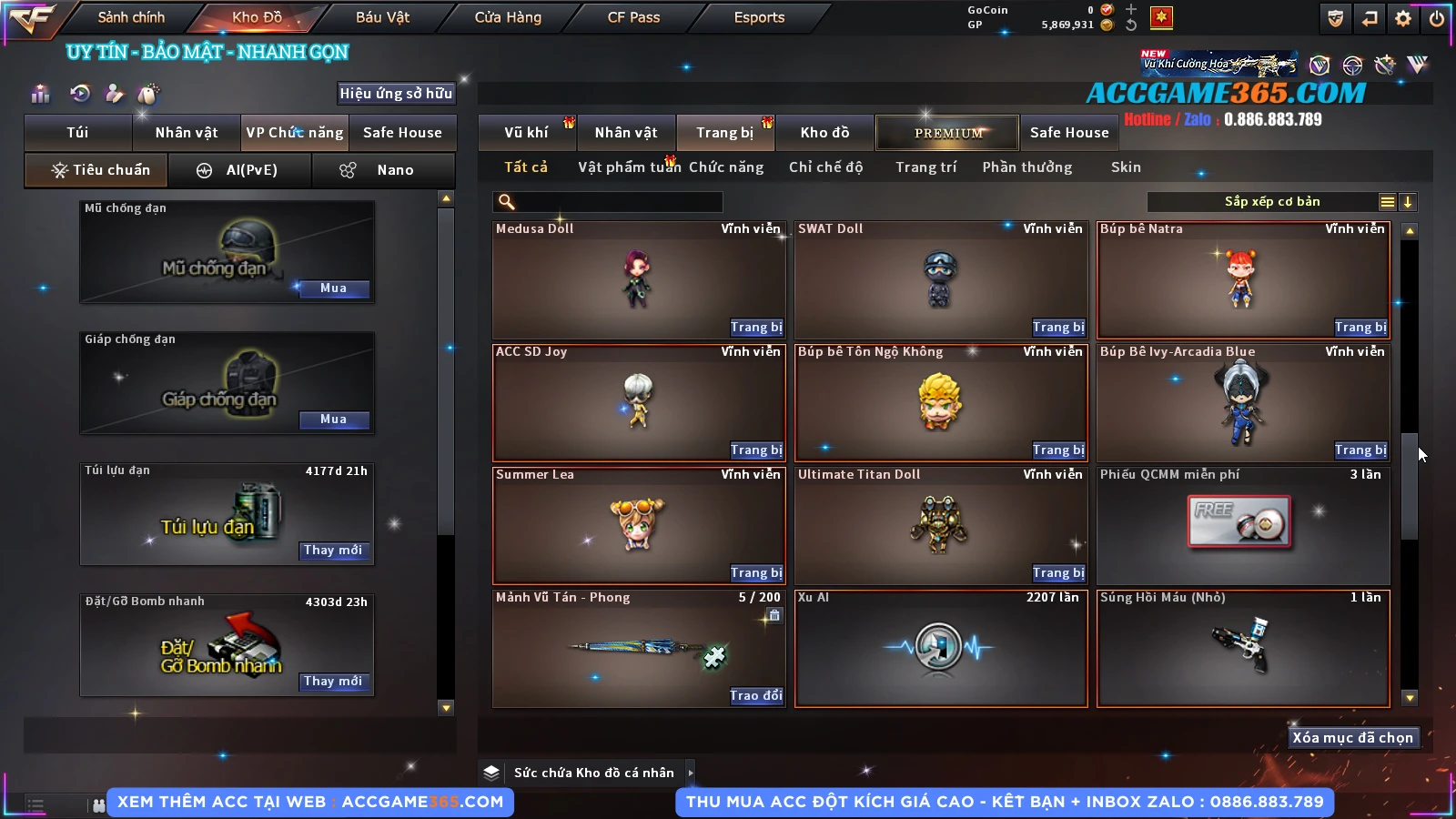
Task: Equip the Medusa Doll with Trang bị
Action: click(755, 328)
